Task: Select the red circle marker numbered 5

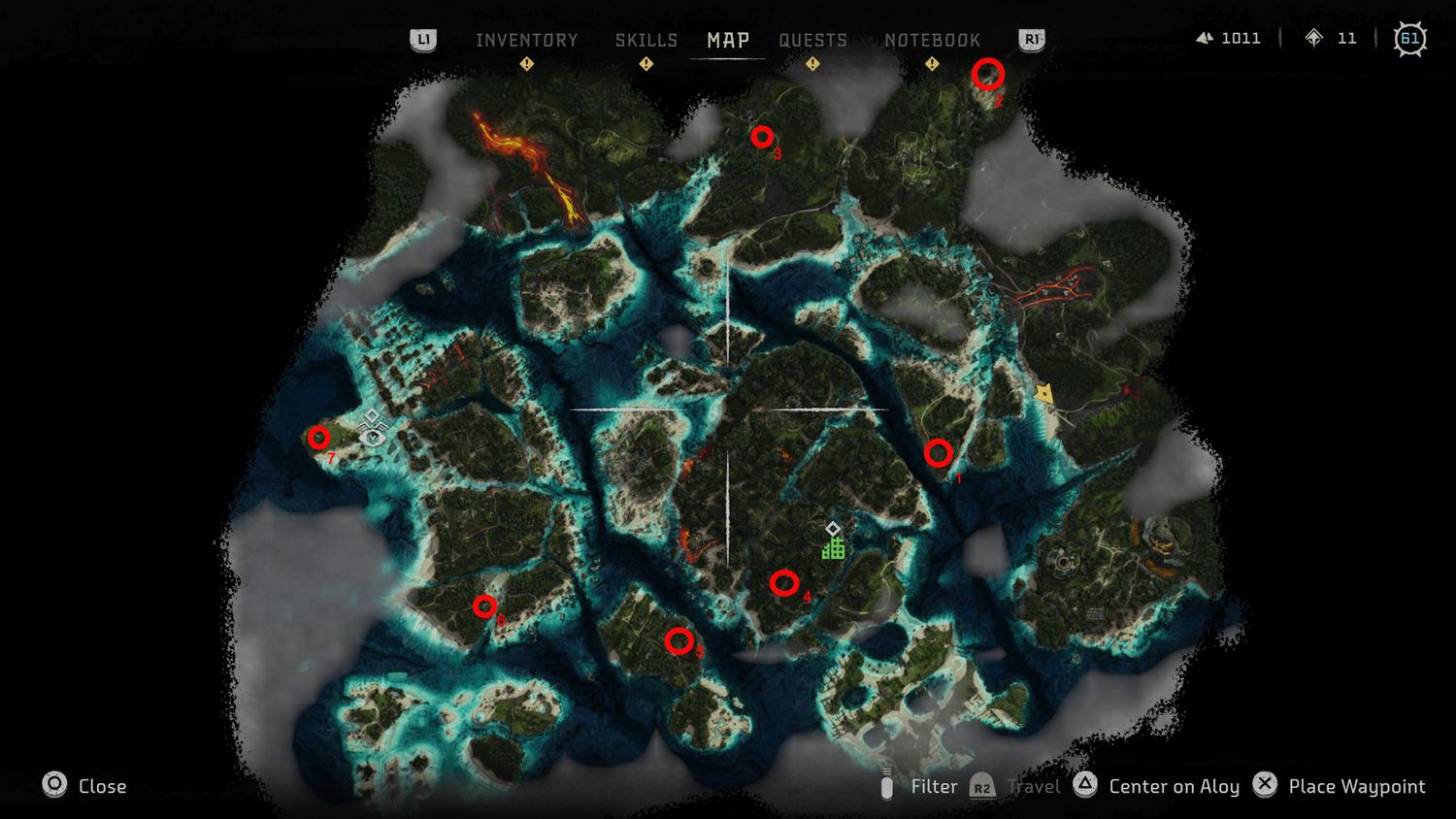Action: (x=679, y=640)
